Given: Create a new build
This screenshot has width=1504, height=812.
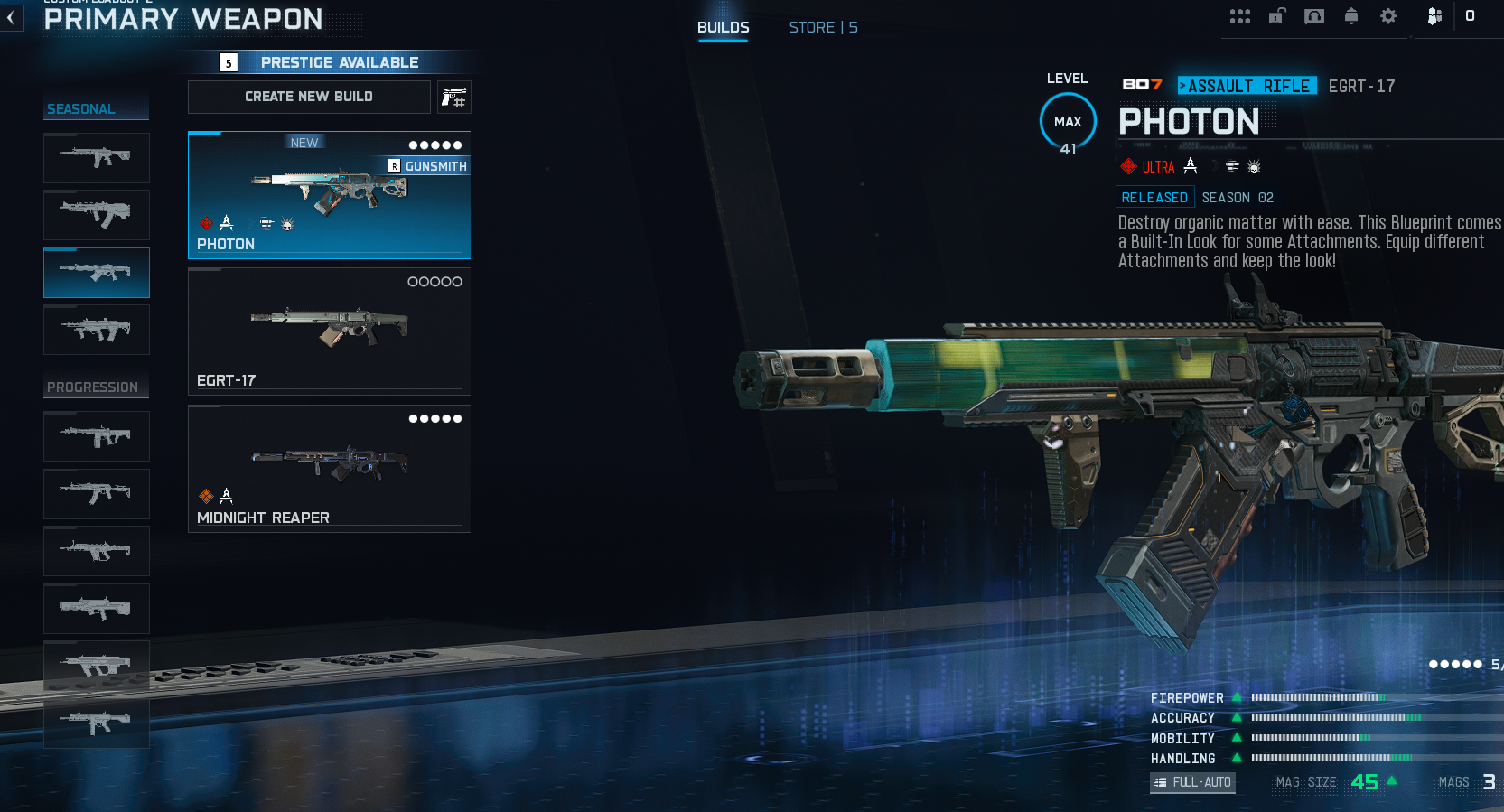Looking at the screenshot, I should click(309, 97).
